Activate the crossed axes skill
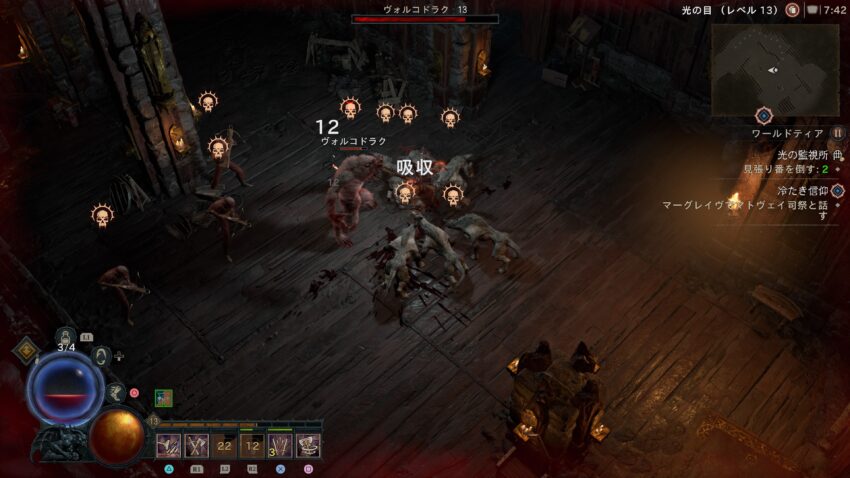 coord(196,445)
